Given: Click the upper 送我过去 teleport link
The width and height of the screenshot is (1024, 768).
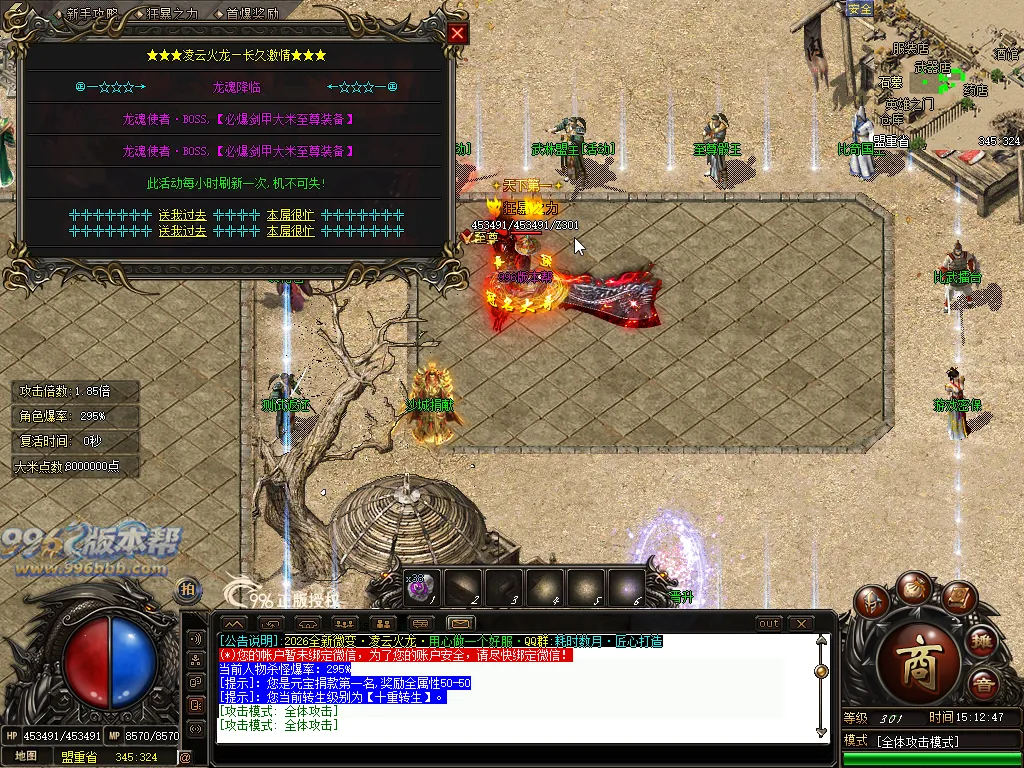Looking at the screenshot, I should pos(182,215).
